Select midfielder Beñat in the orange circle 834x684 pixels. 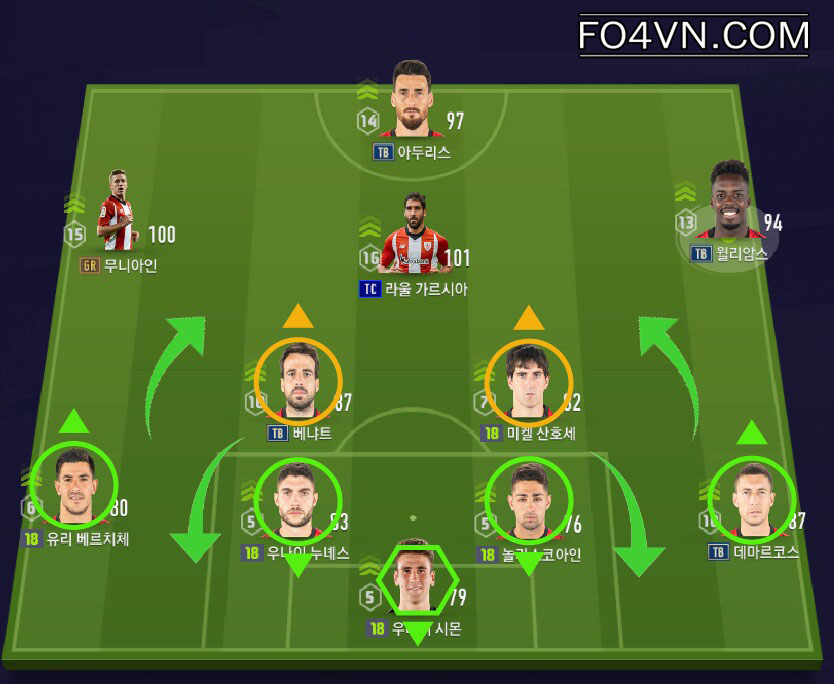pos(298,381)
